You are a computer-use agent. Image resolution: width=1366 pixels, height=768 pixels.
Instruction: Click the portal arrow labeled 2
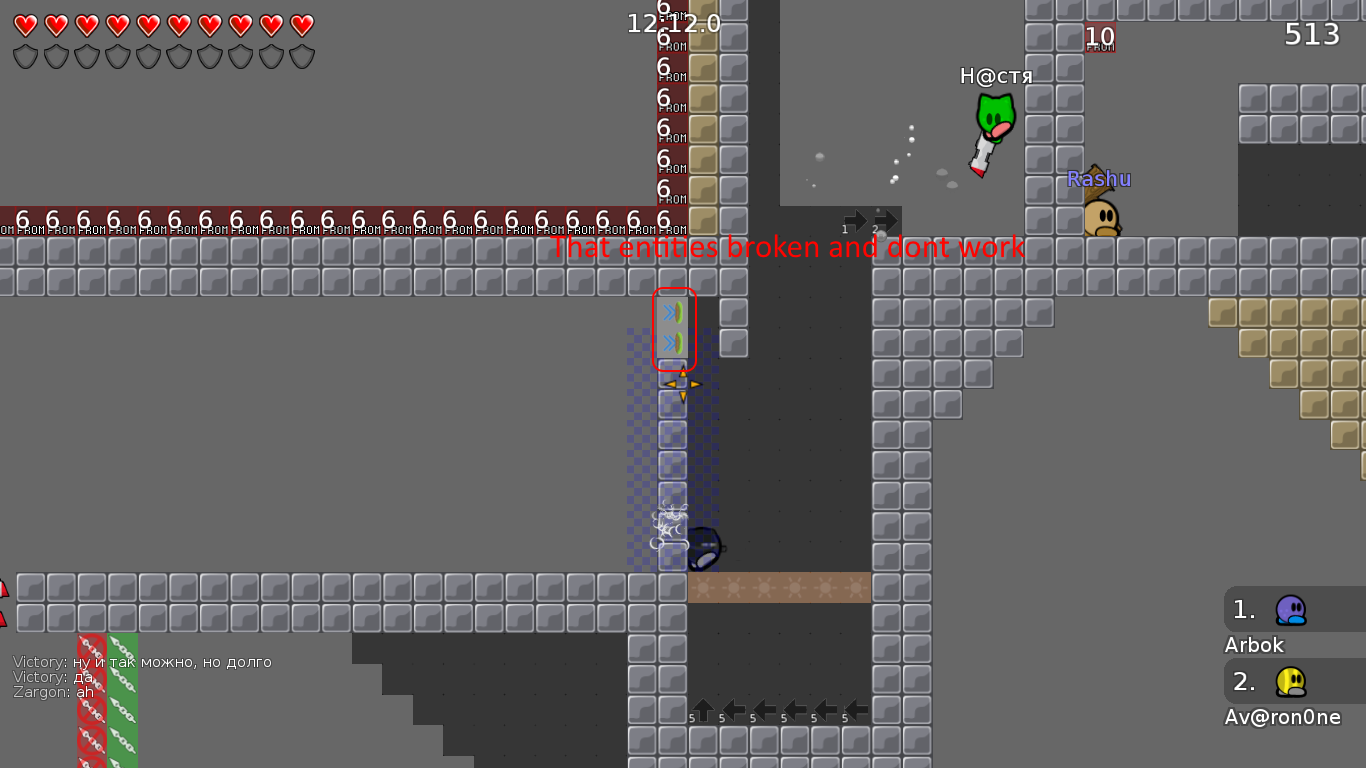pos(885,219)
